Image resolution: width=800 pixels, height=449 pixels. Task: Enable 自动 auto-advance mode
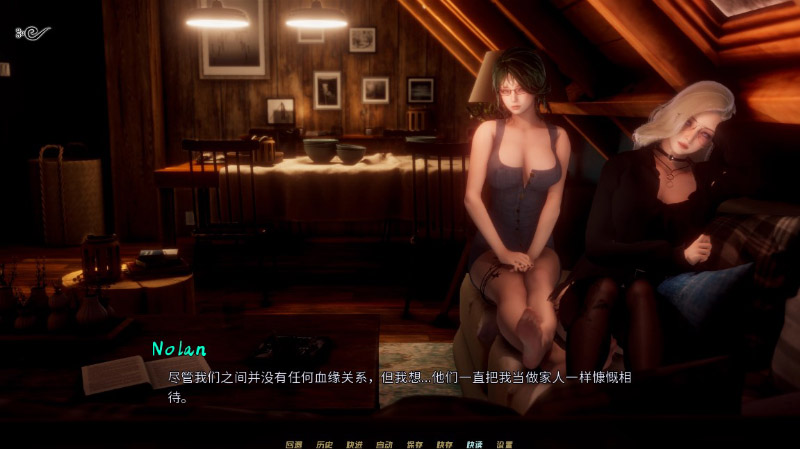[x=384, y=444]
